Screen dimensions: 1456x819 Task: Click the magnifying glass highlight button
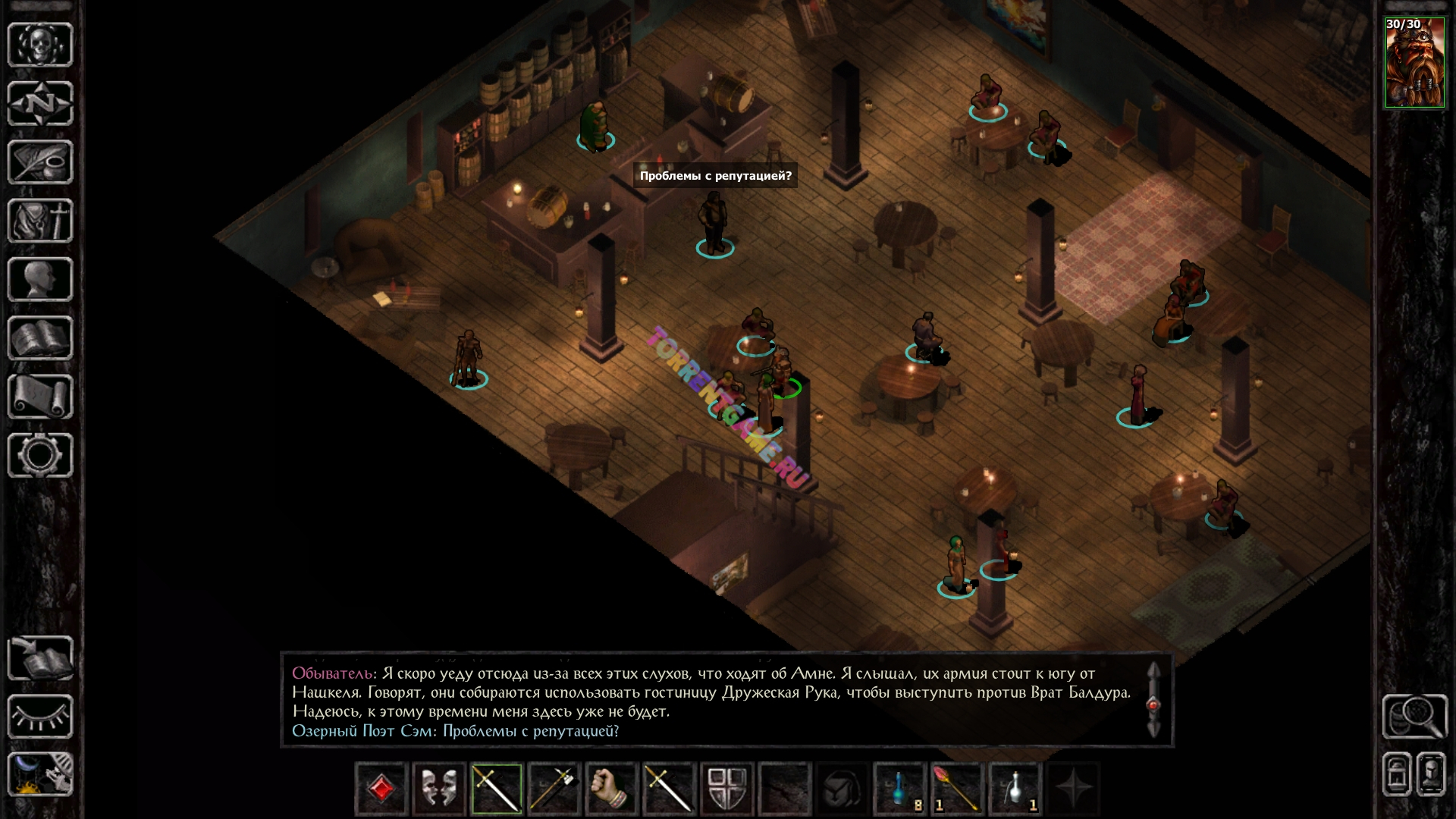1414,716
